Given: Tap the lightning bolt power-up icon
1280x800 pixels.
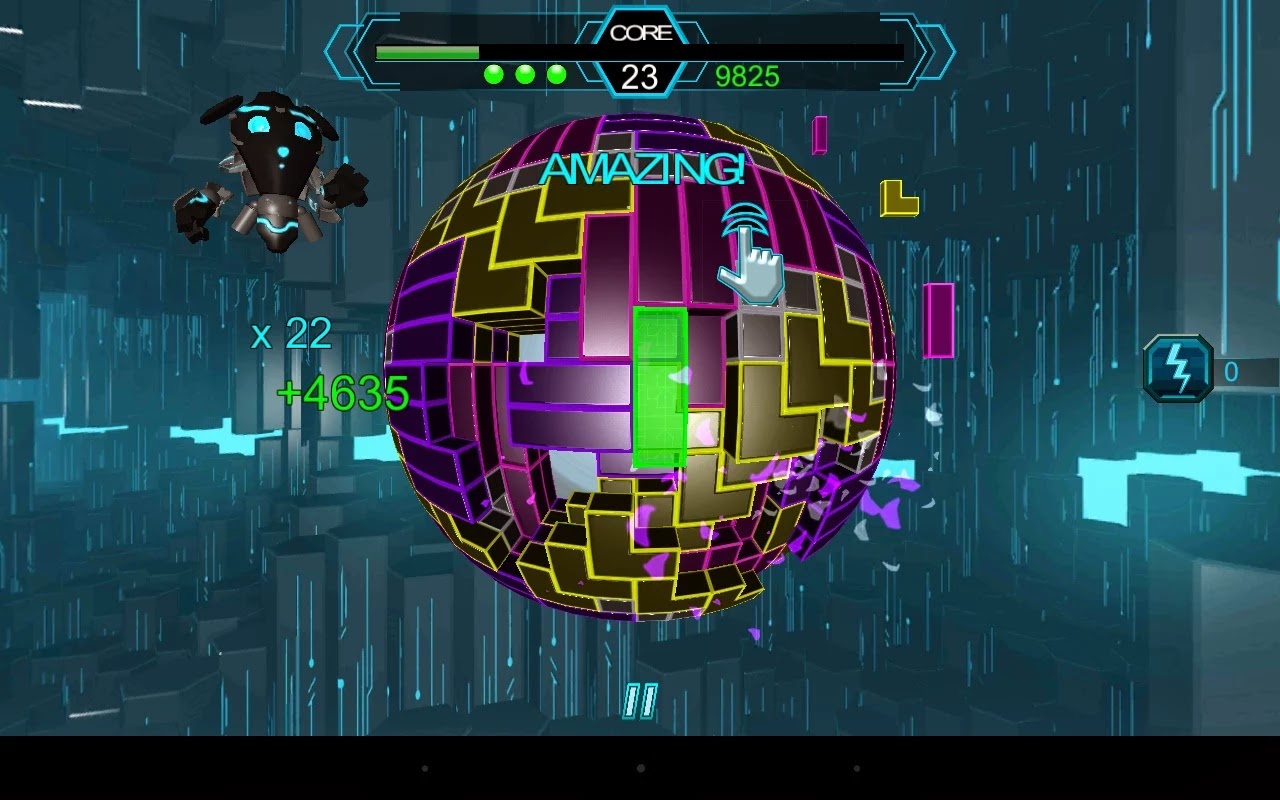Looking at the screenshot, I should (x=1177, y=369).
